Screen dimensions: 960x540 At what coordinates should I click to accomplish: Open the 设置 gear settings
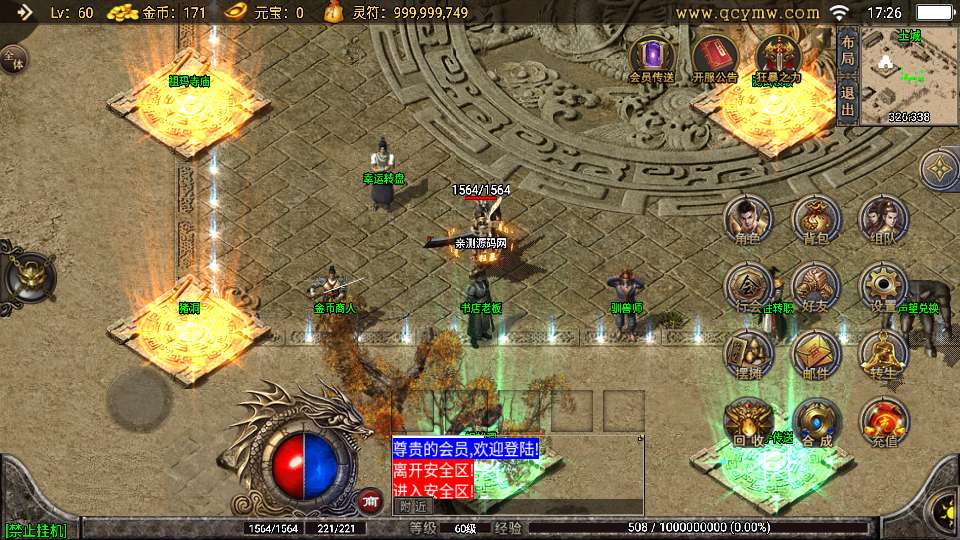(x=883, y=287)
